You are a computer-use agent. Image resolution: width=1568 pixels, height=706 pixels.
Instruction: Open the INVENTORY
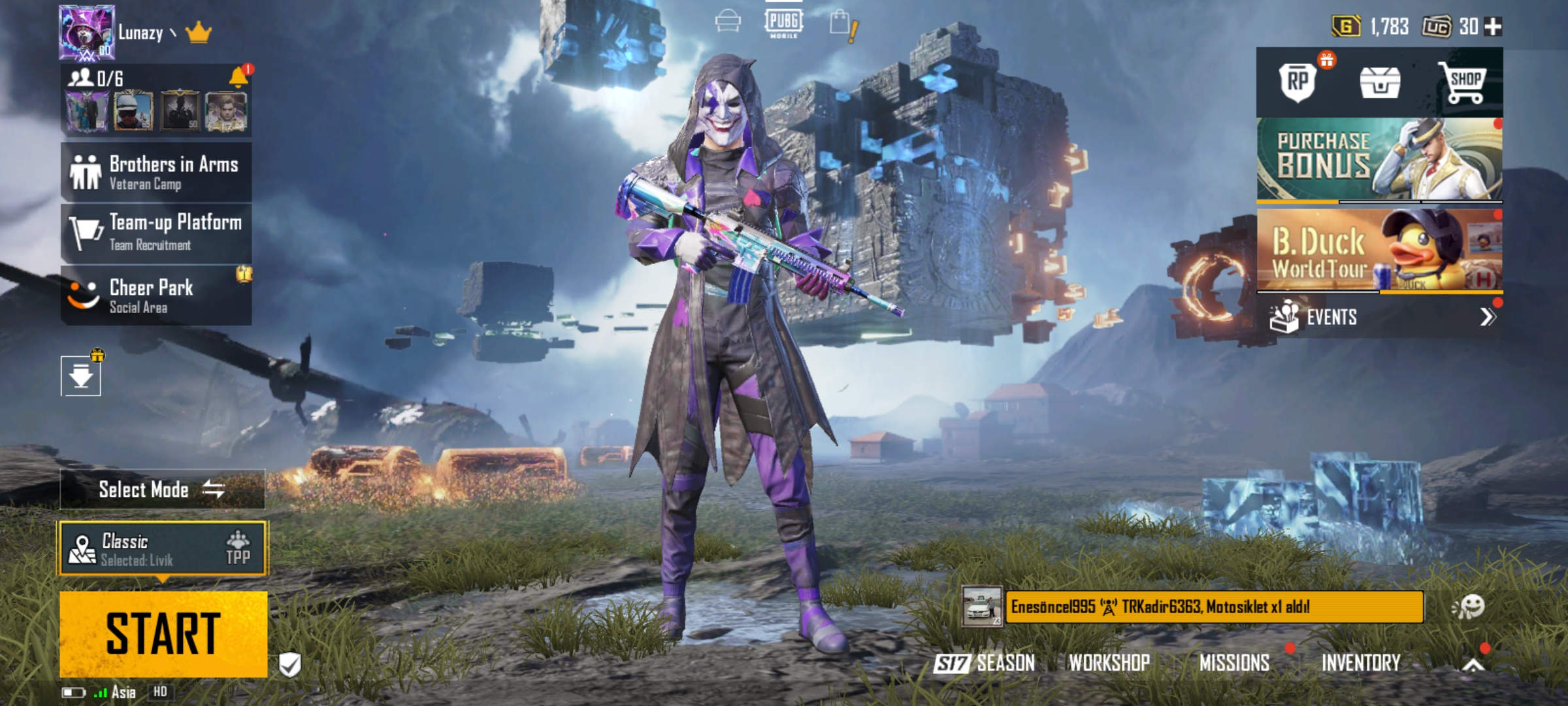pos(1361,663)
